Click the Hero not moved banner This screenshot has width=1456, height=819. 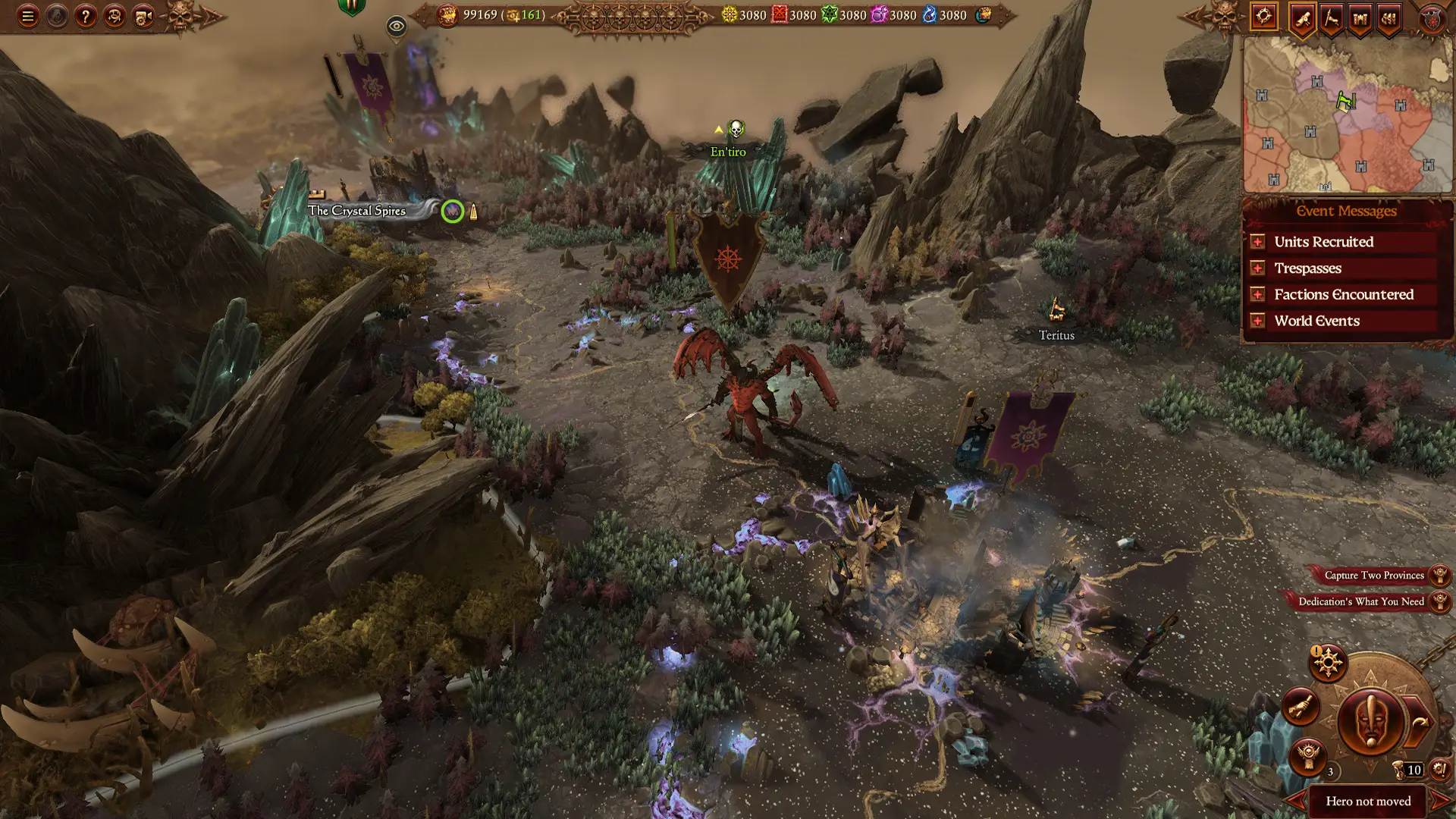1368,801
